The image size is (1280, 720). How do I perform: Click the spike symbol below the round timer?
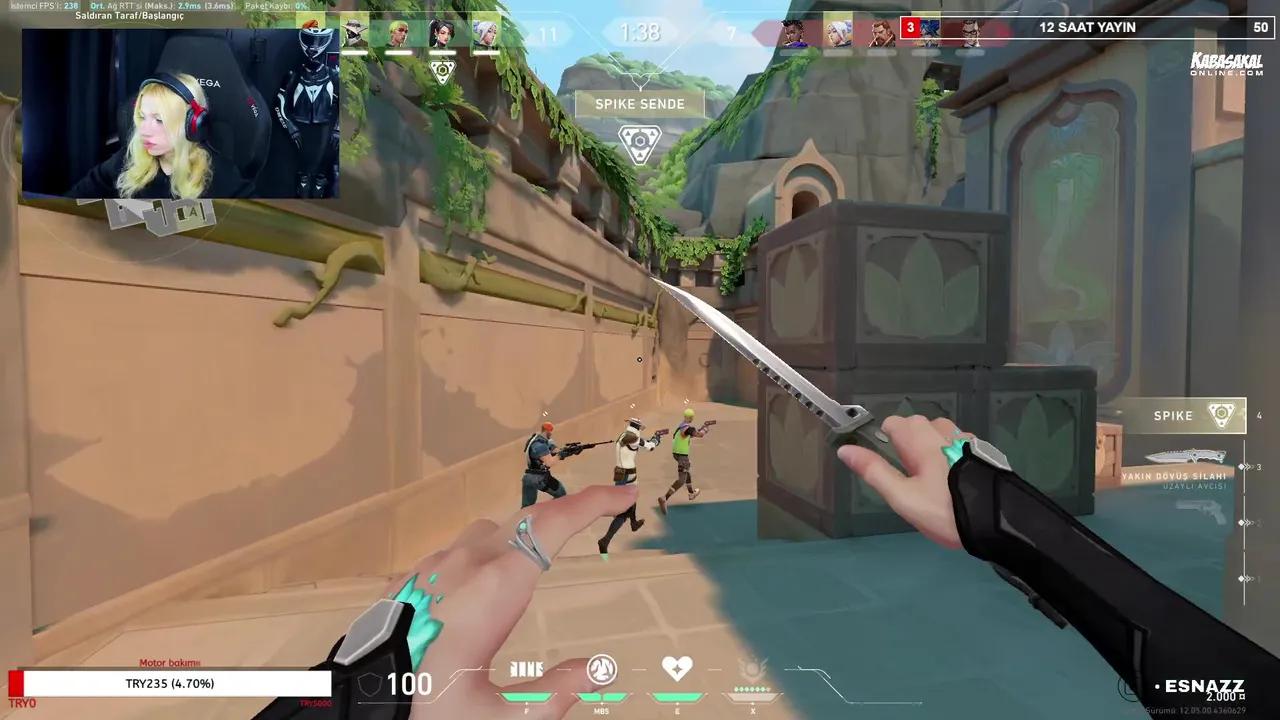tap(443, 70)
